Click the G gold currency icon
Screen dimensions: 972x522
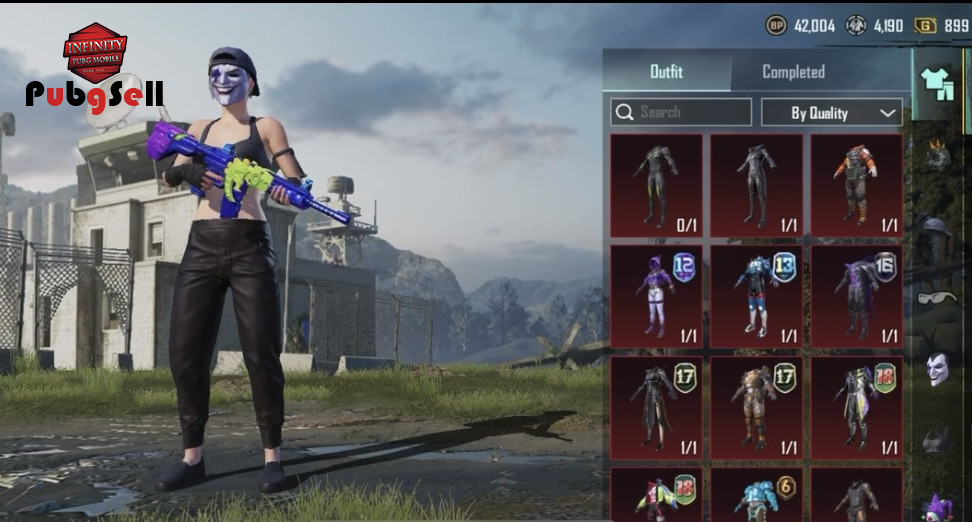pos(926,25)
